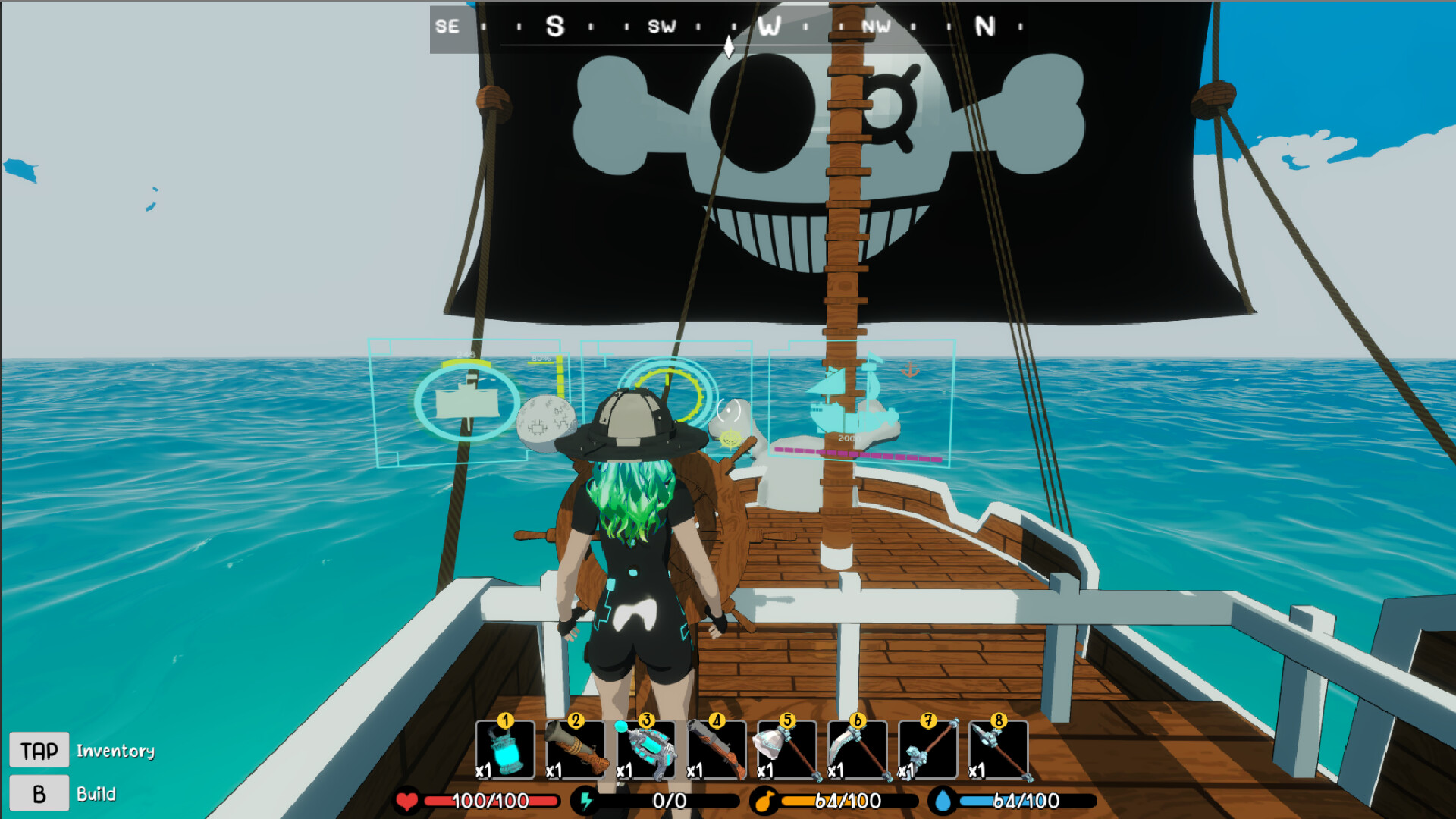Open Build mode with the B button
1456x819 pixels.
tap(40, 794)
